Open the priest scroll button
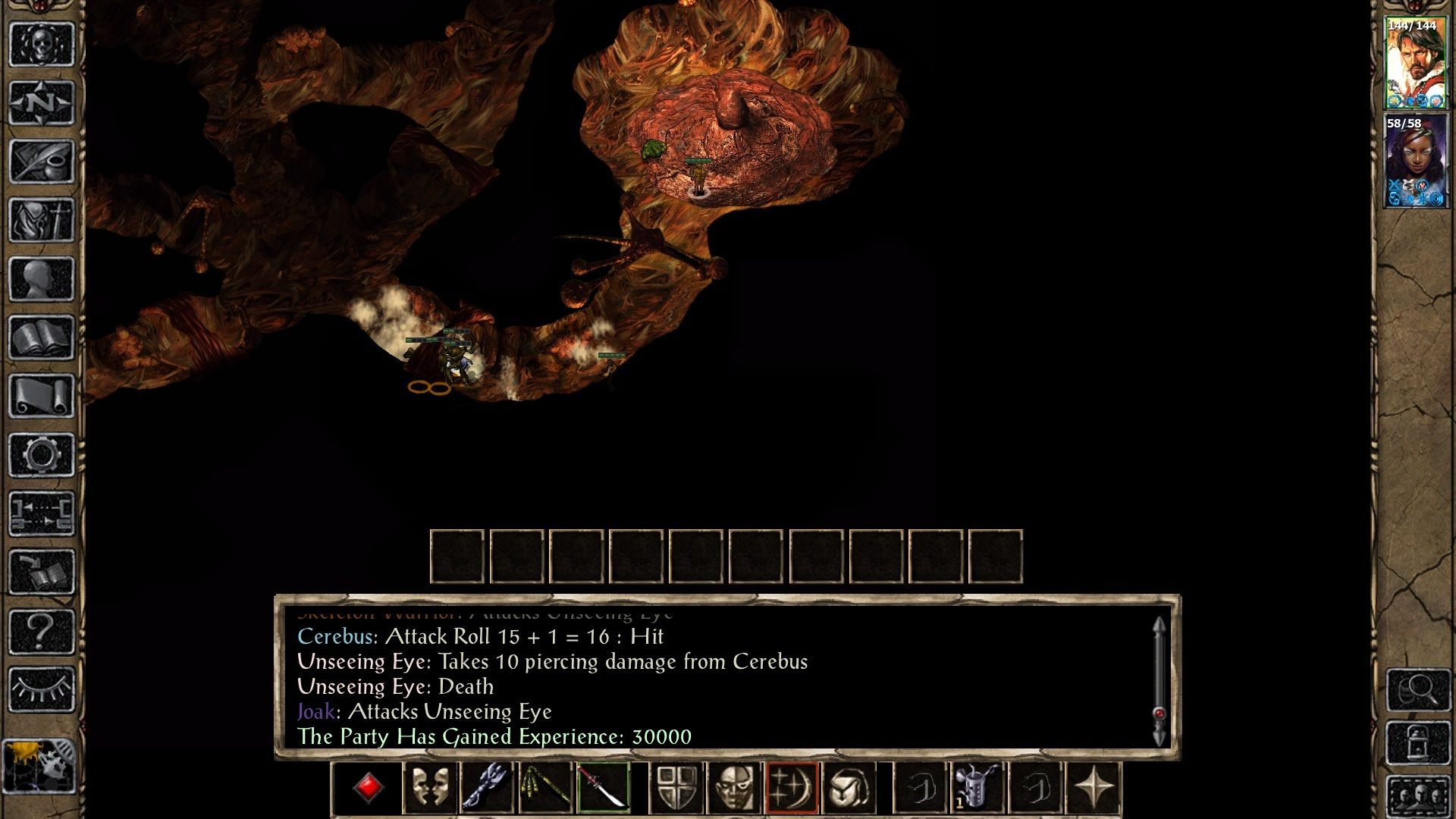Screen dimensions: 1456x819 click(42, 396)
